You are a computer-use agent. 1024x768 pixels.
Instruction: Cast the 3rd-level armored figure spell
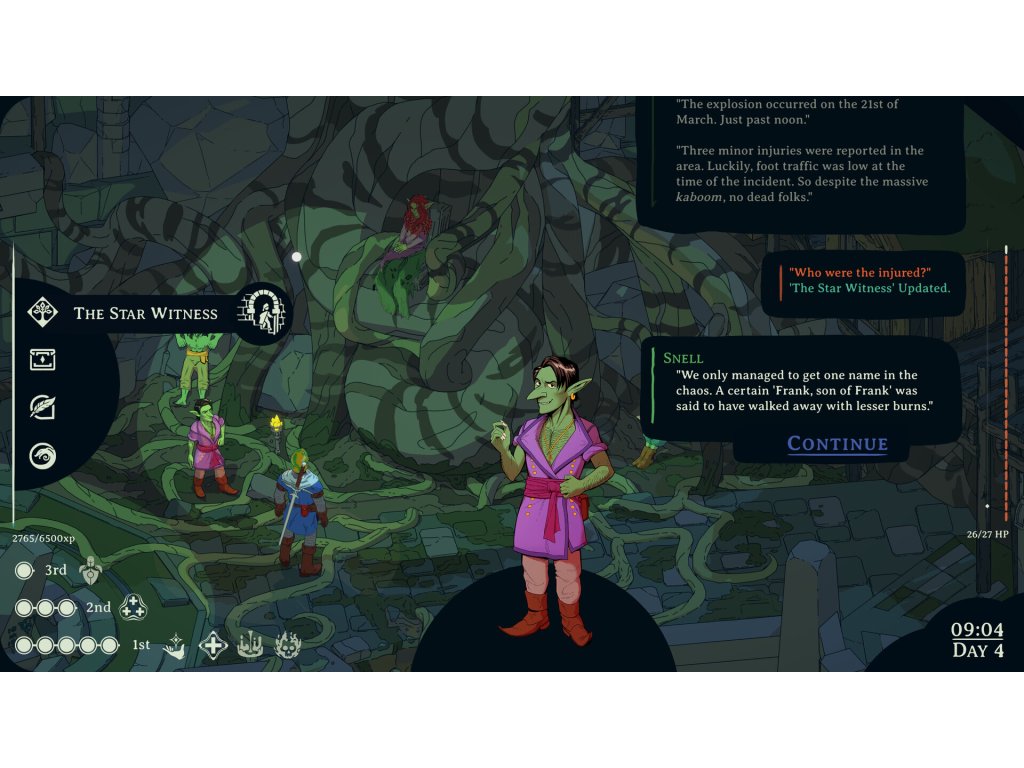pyautogui.click(x=91, y=570)
